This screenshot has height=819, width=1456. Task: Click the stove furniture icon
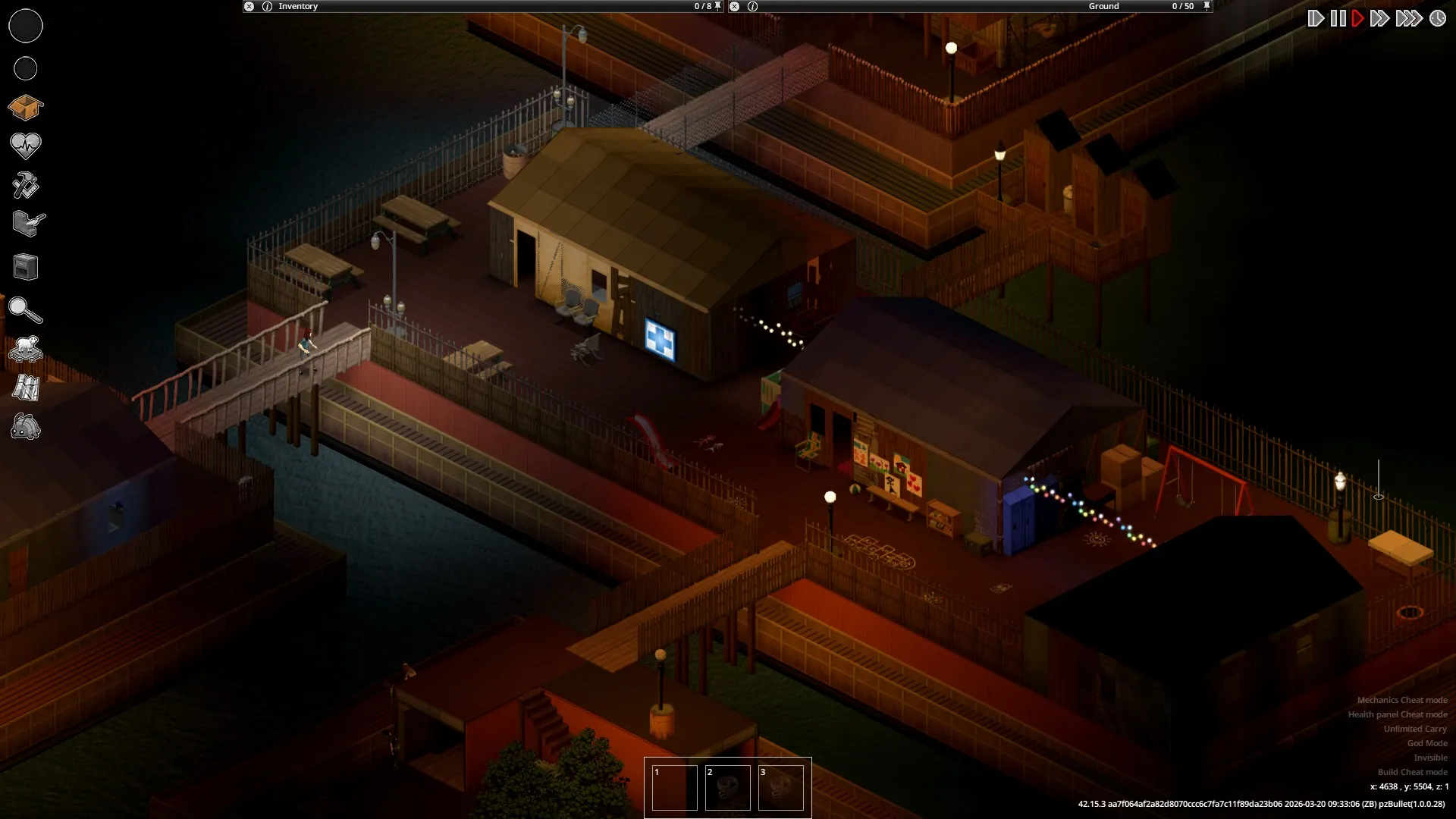(25, 267)
